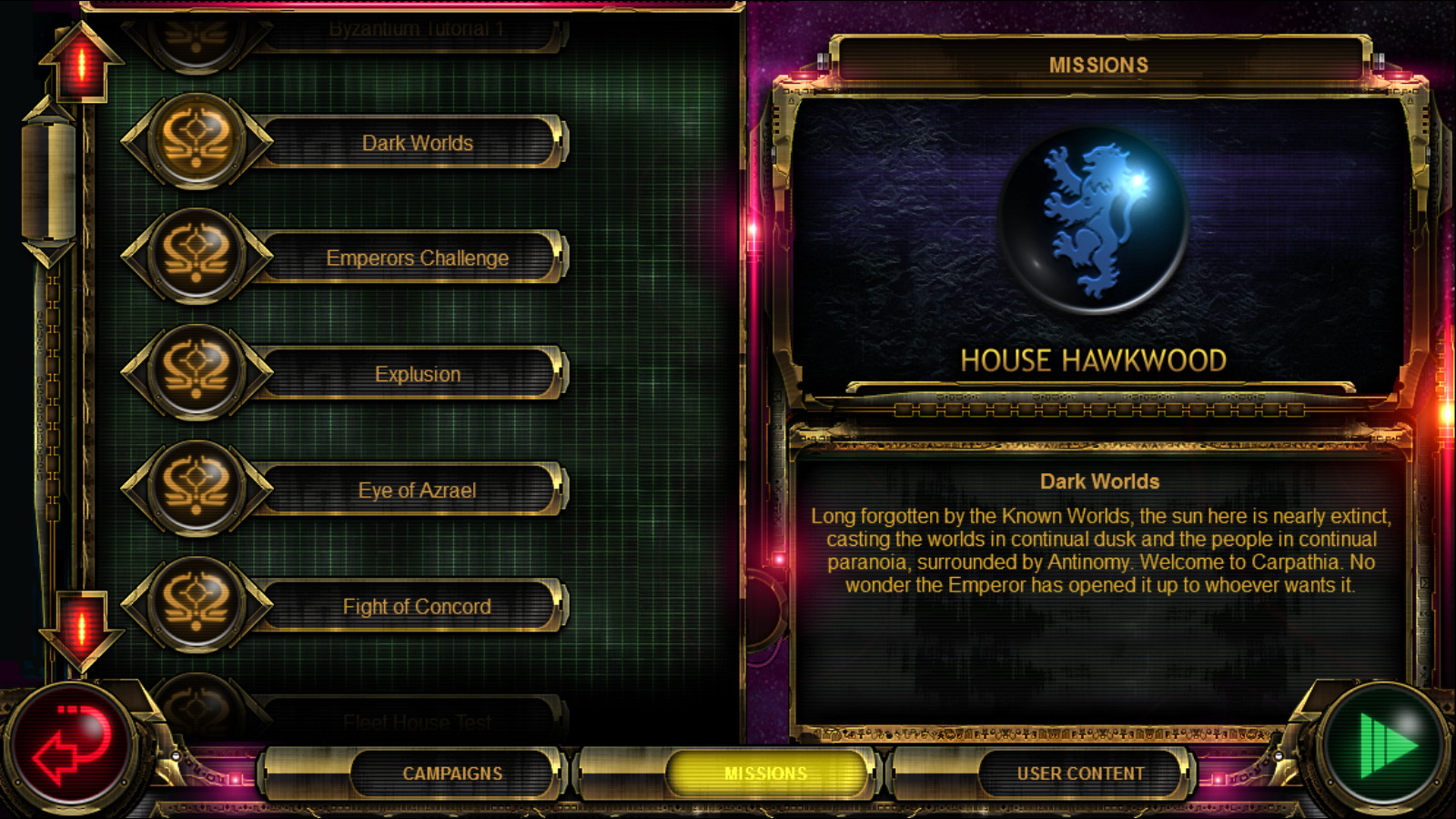Select the Explusion mission emblem

tap(196, 373)
